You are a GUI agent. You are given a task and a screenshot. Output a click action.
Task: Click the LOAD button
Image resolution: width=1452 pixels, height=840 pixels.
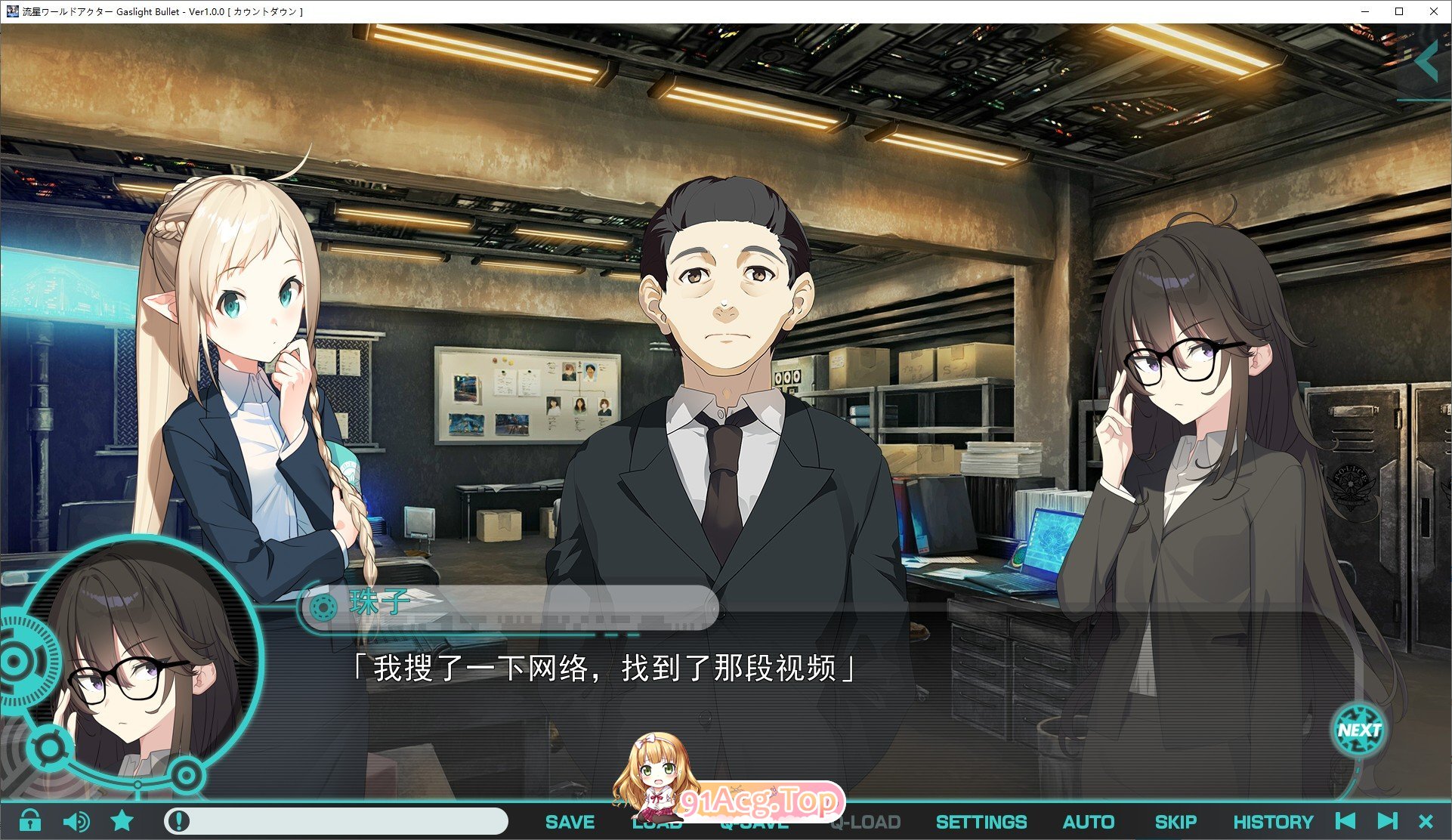coord(659,822)
